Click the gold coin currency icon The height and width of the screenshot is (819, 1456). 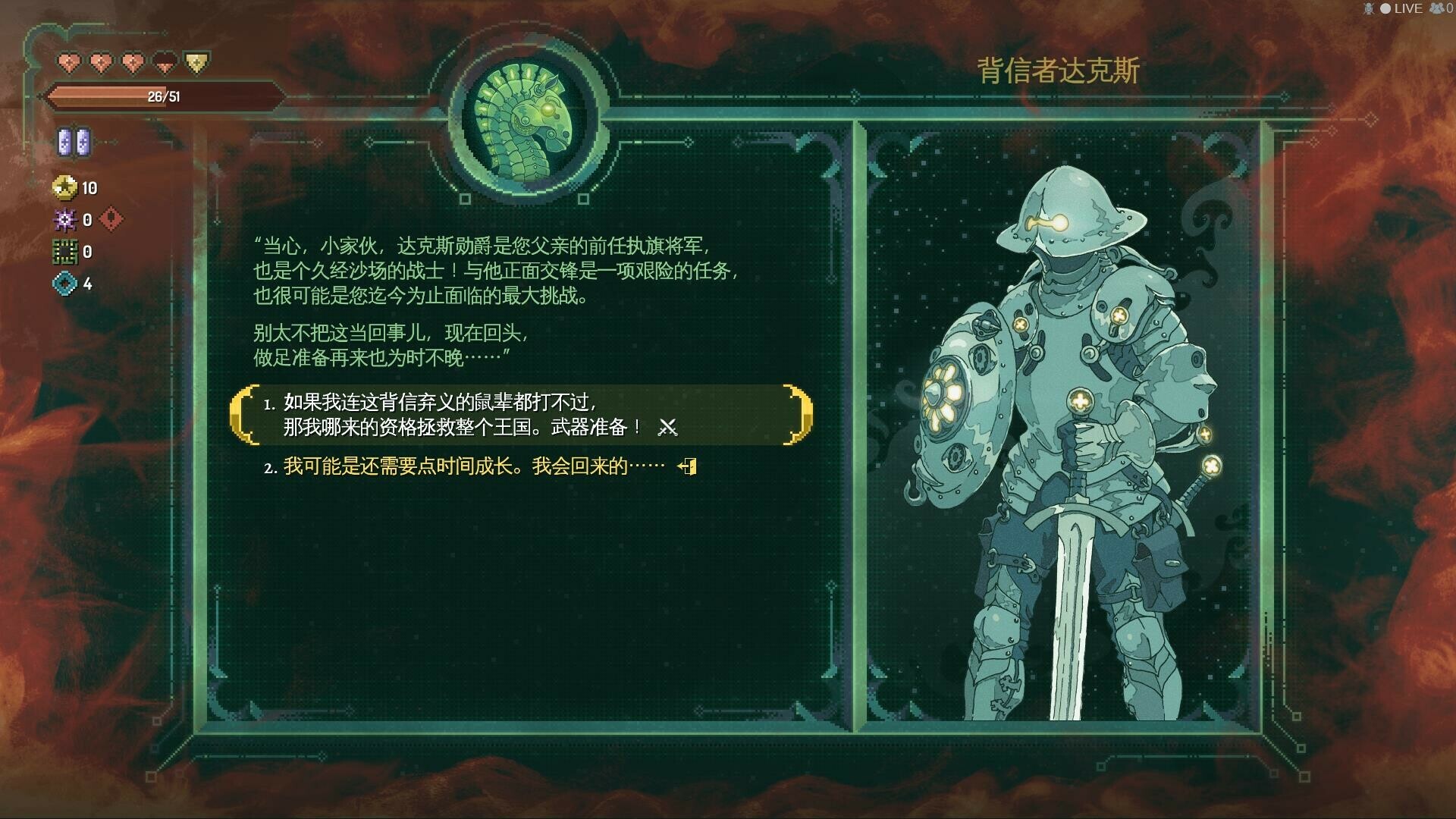point(65,188)
